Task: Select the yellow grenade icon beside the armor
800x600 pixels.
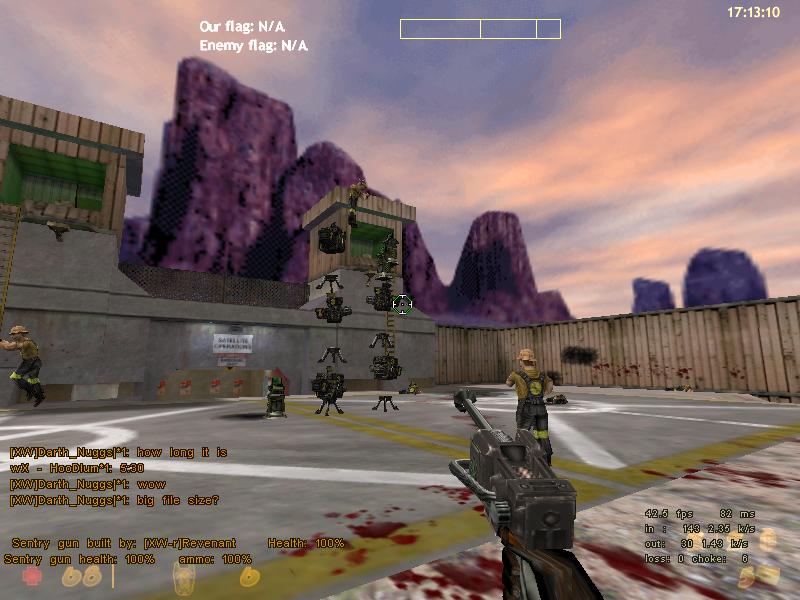Action: [246, 577]
